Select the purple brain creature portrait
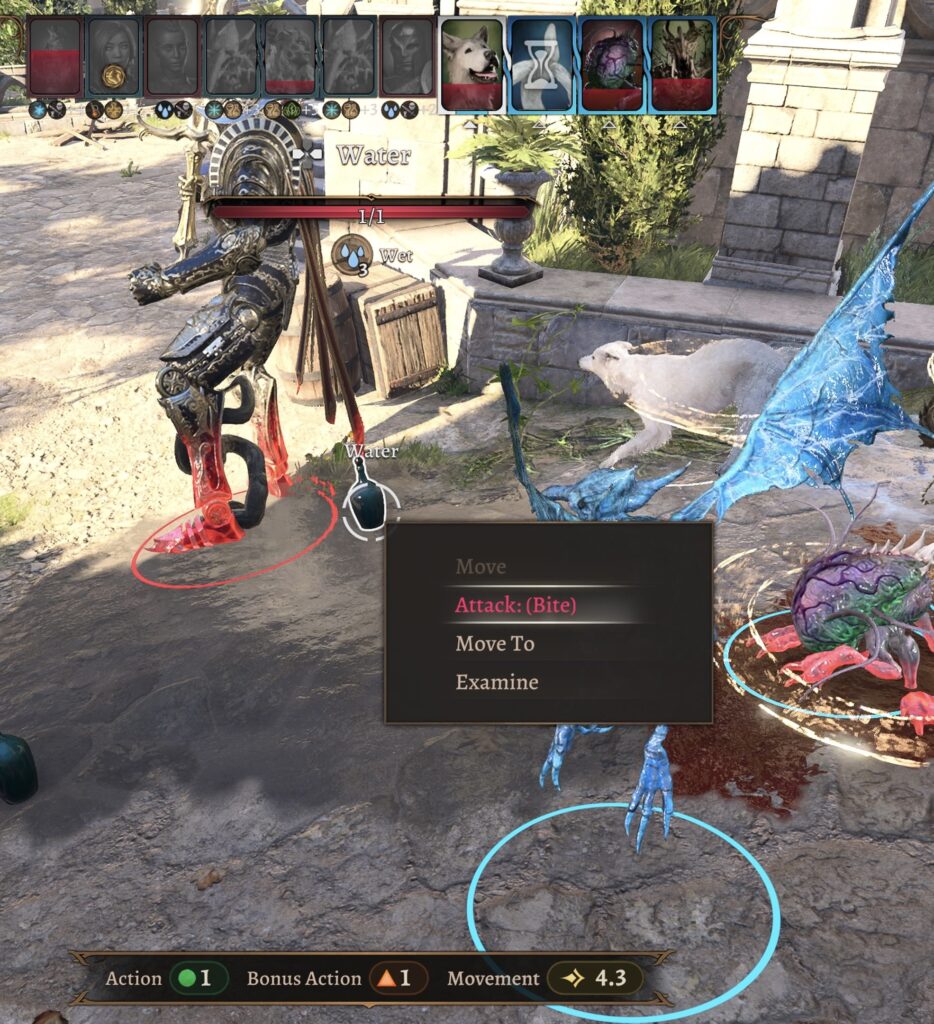The height and width of the screenshot is (1024, 934). point(611,64)
